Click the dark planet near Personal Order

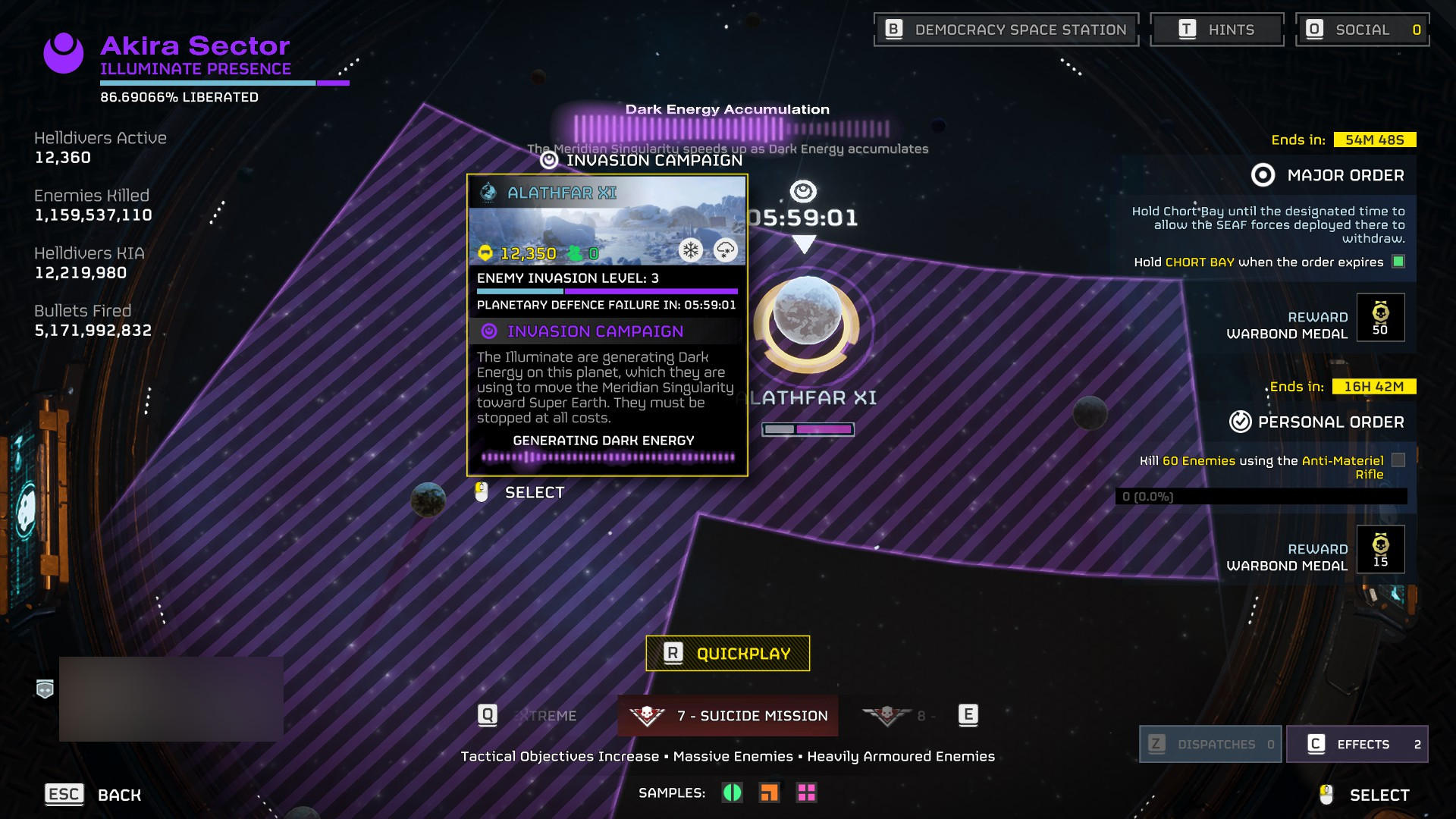[1090, 413]
